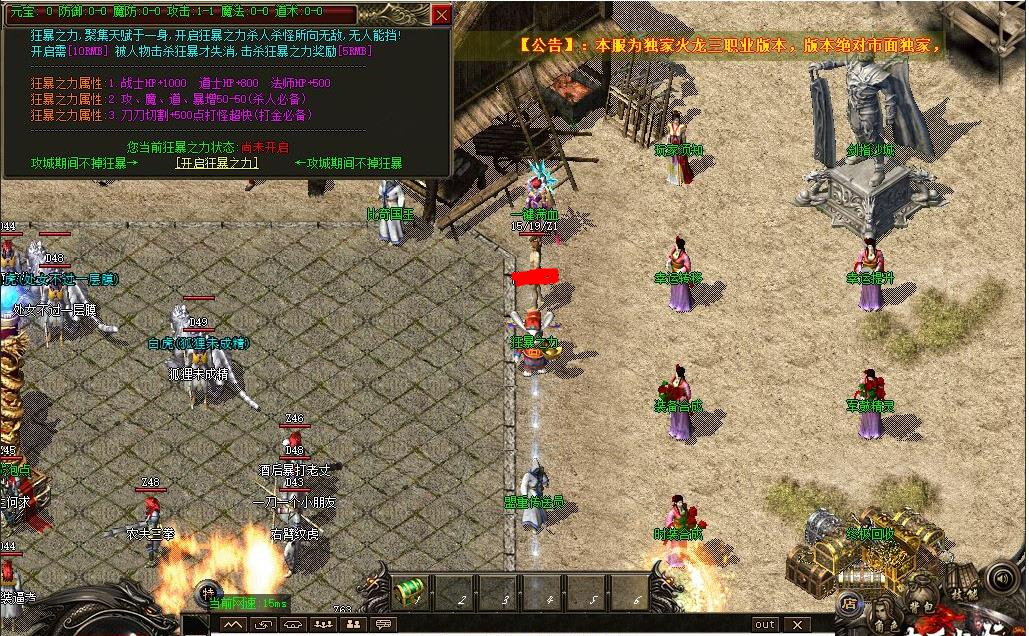Click the speech bubble chat button
This screenshot has width=1029, height=636.
pyautogui.click(x=383, y=624)
